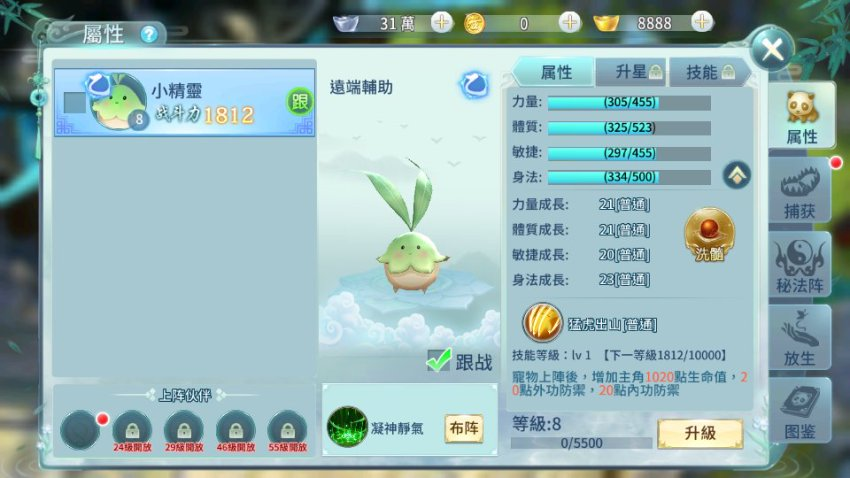Select the 属性 panda side menu

[801, 118]
